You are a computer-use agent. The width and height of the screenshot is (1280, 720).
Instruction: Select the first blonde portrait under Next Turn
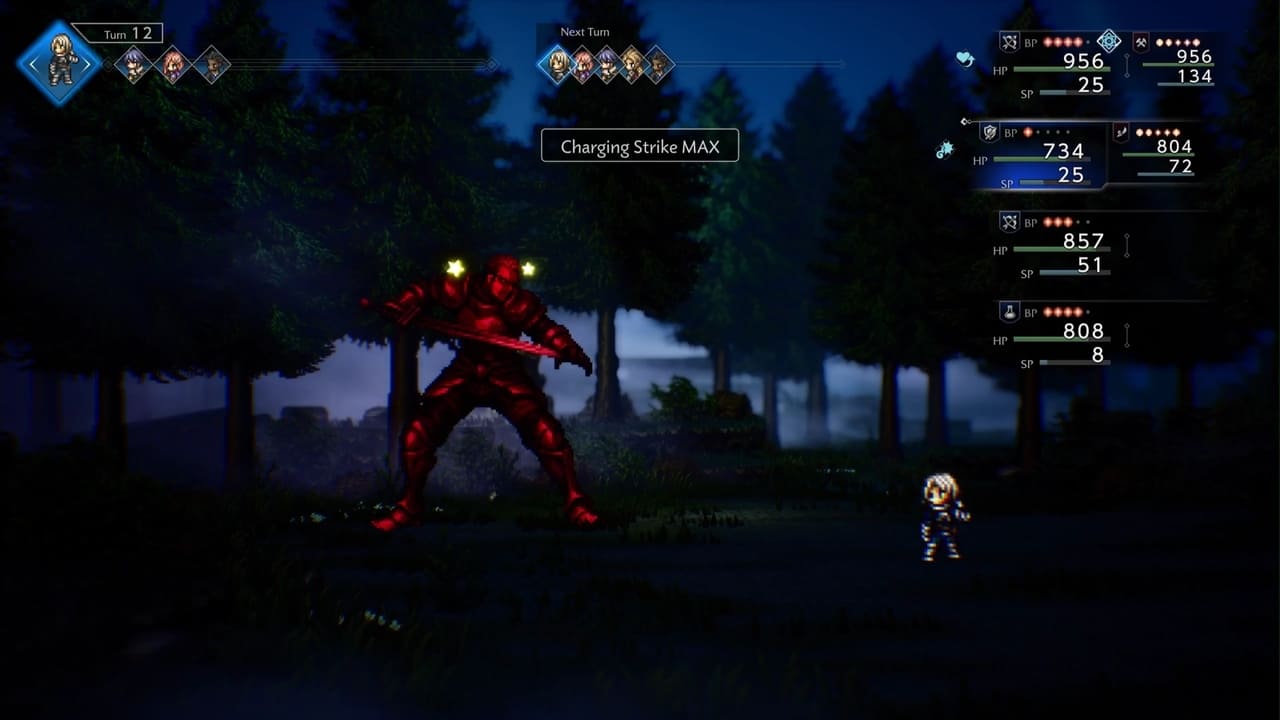(557, 65)
